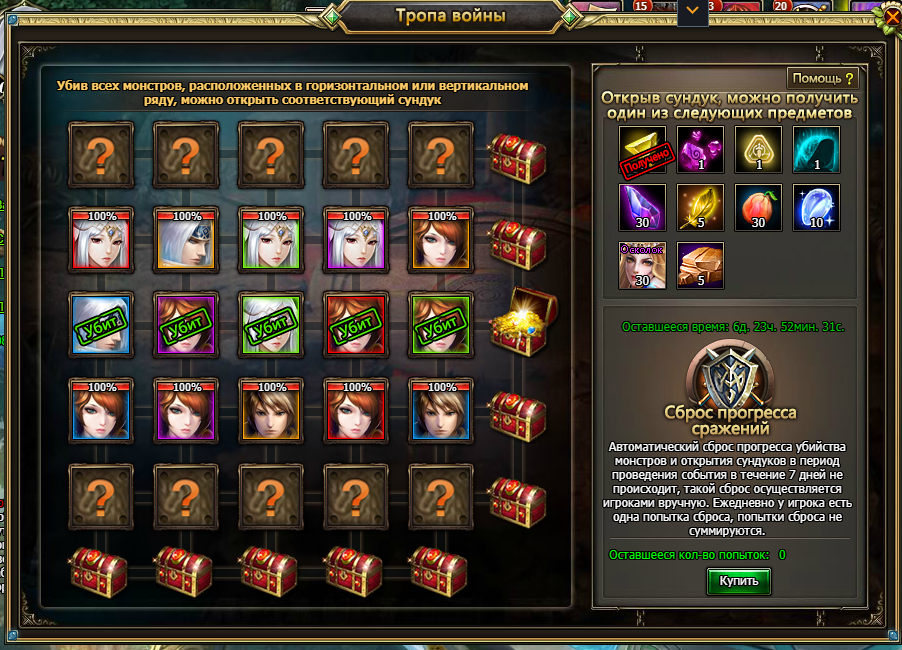Image resolution: width=902 pixels, height=650 pixels.
Task: Inspect the teal cloak reward icon
Action: [x=816, y=150]
